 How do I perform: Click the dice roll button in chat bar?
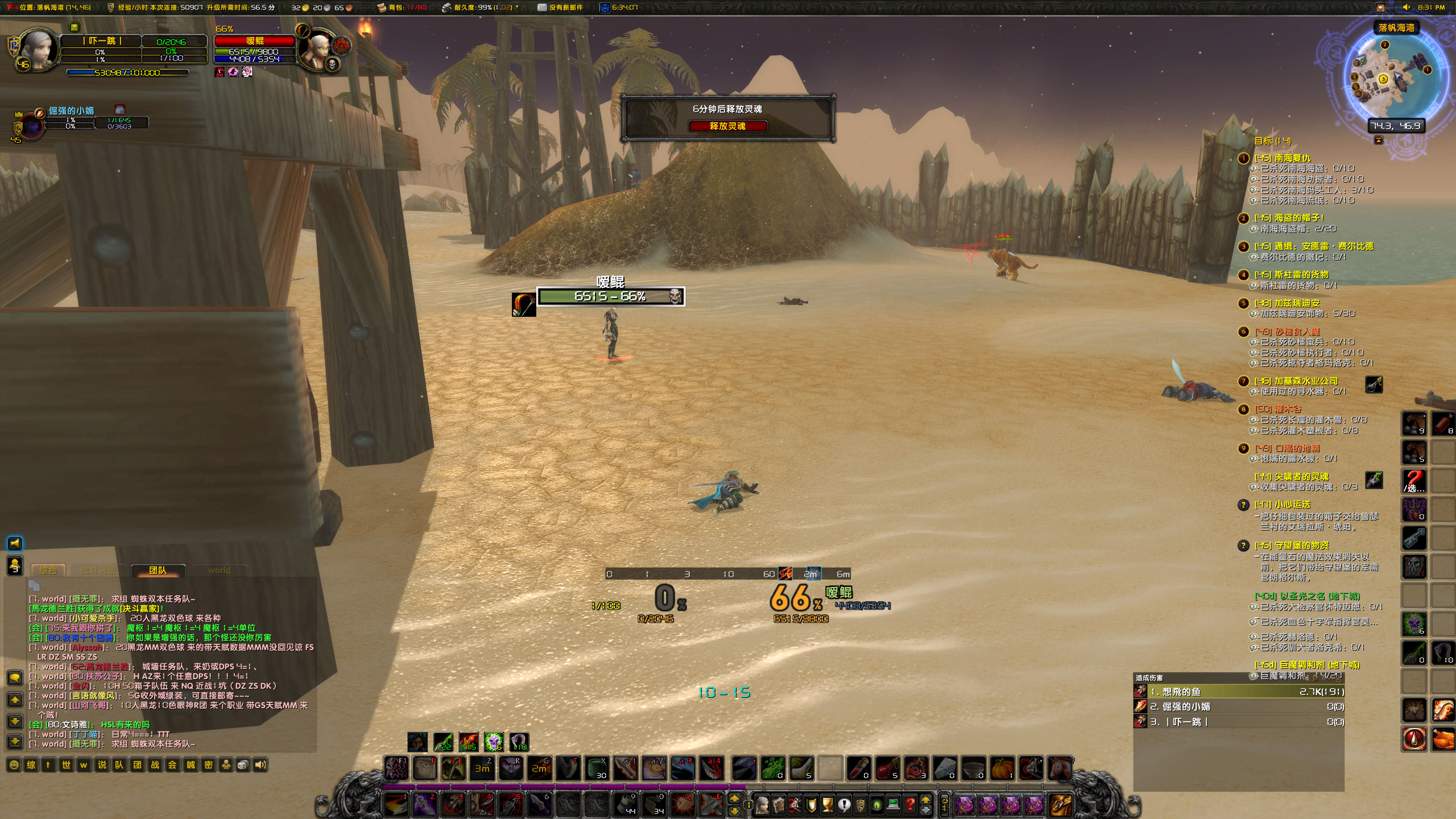(x=243, y=765)
